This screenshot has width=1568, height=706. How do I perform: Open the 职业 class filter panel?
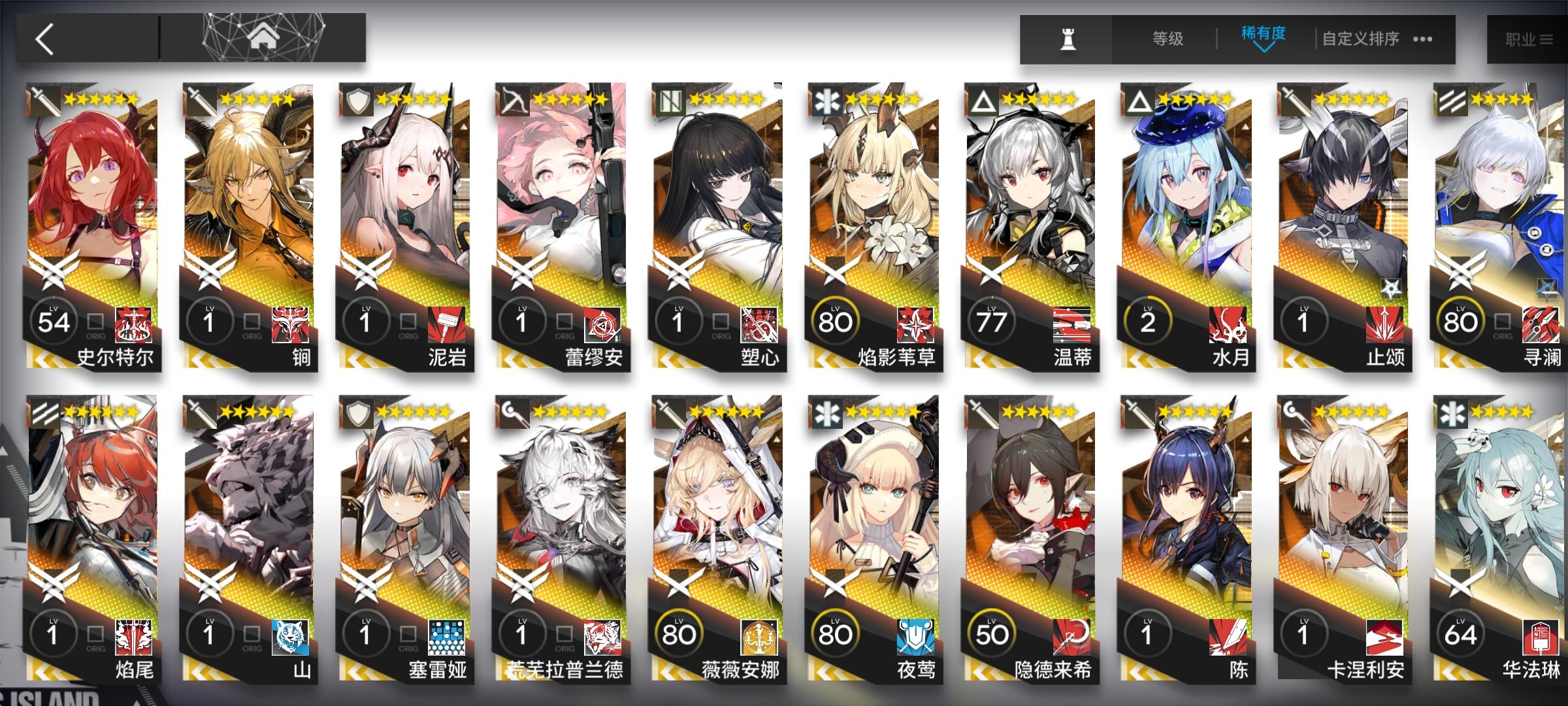[1529, 39]
